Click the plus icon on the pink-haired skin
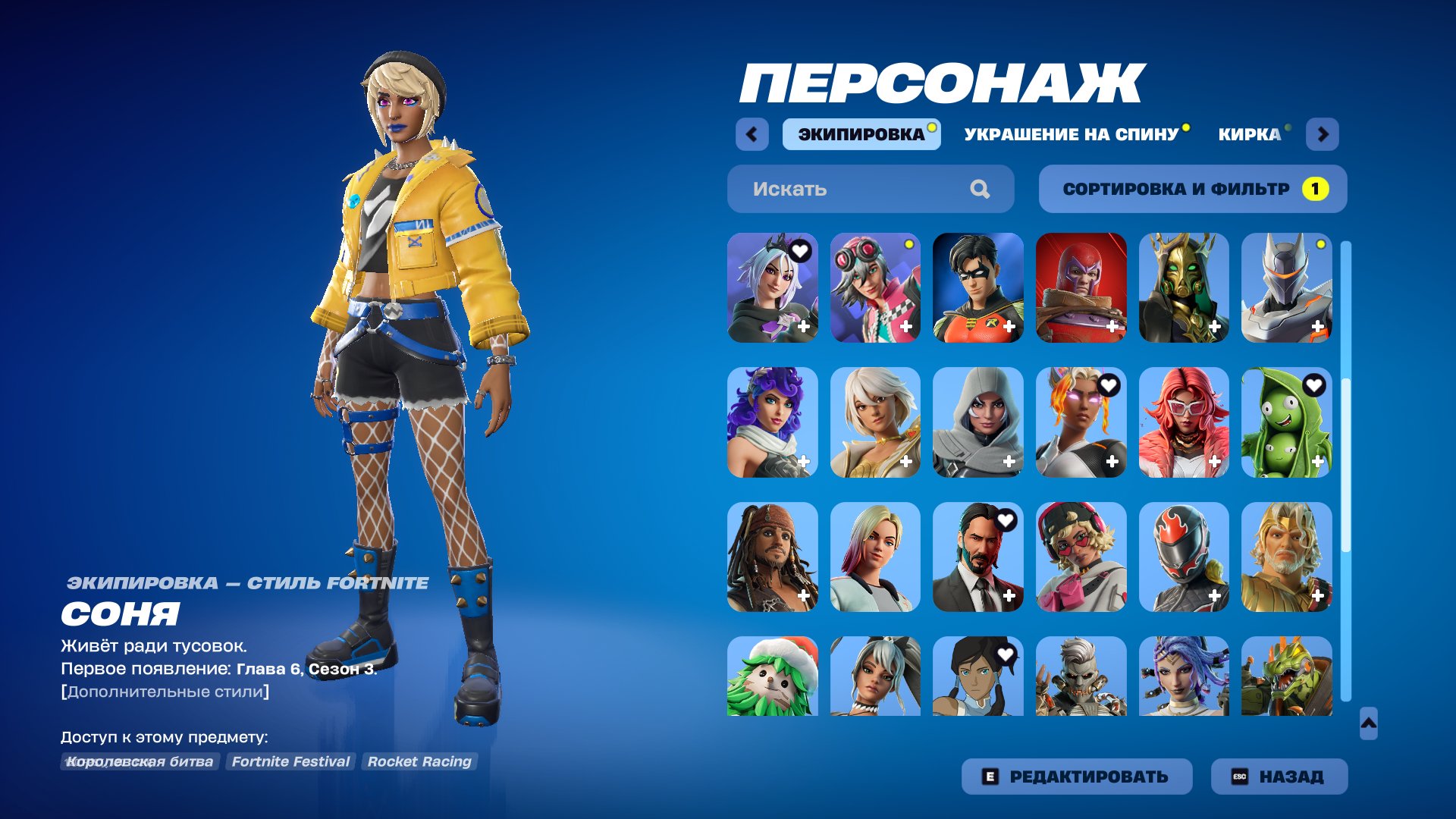The width and height of the screenshot is (1456, 819). coord(1215,460)
